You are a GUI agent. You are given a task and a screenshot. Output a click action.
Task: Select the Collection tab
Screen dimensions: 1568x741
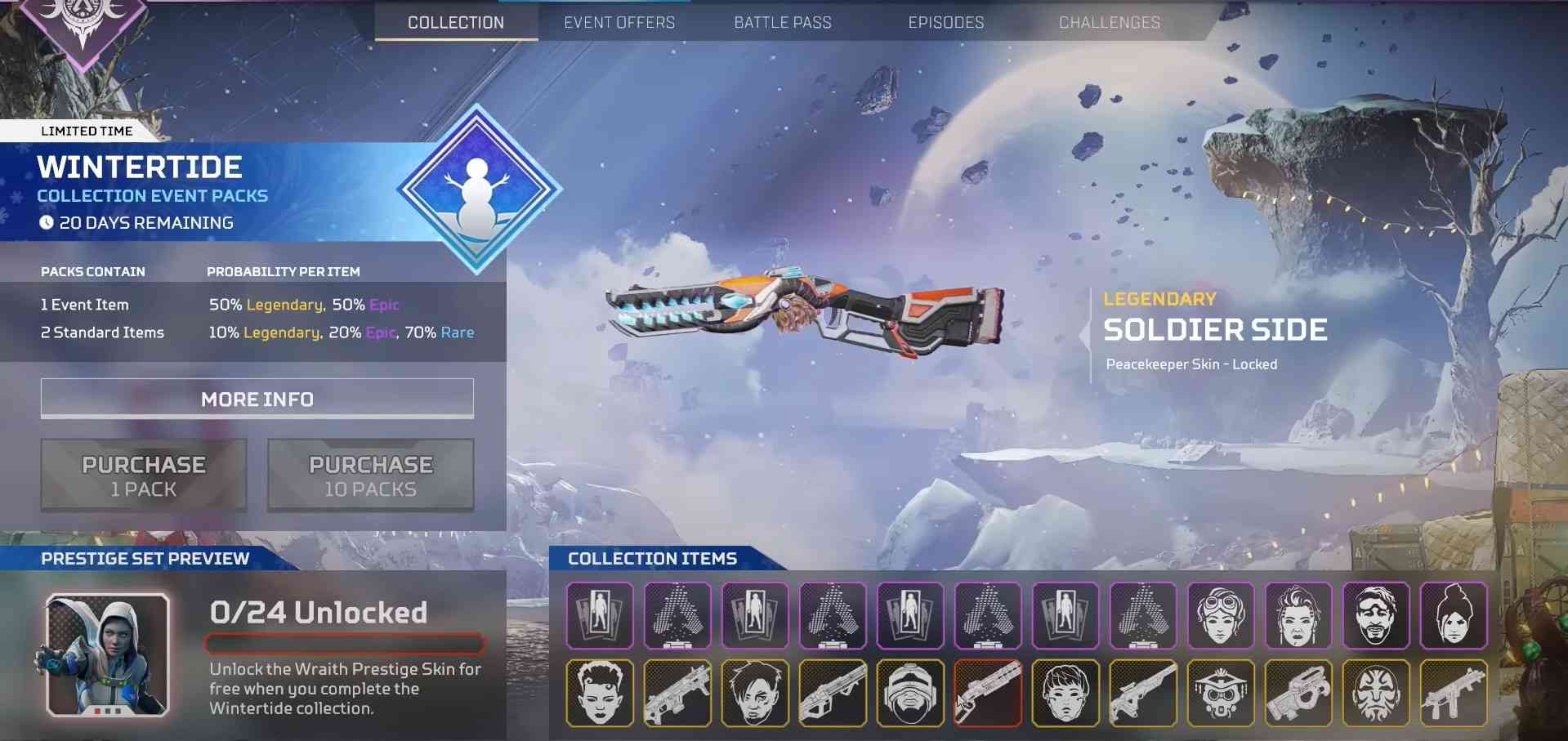pyautogui.click(x=456, y=23)
